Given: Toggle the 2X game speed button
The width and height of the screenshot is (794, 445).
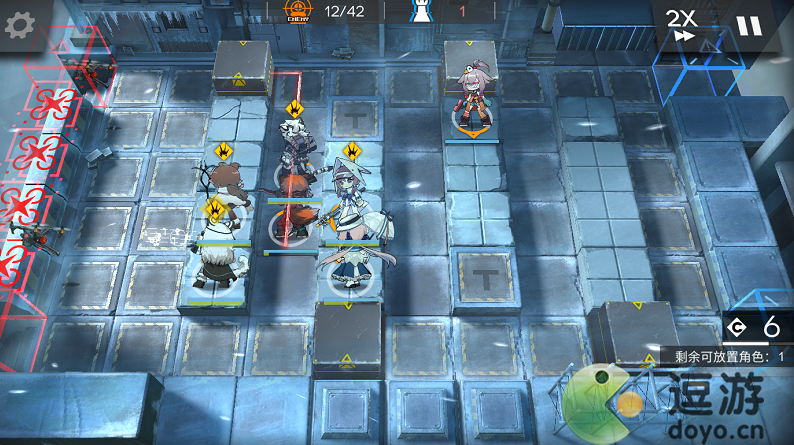Looking at the screenshot, I should [682, 24].
